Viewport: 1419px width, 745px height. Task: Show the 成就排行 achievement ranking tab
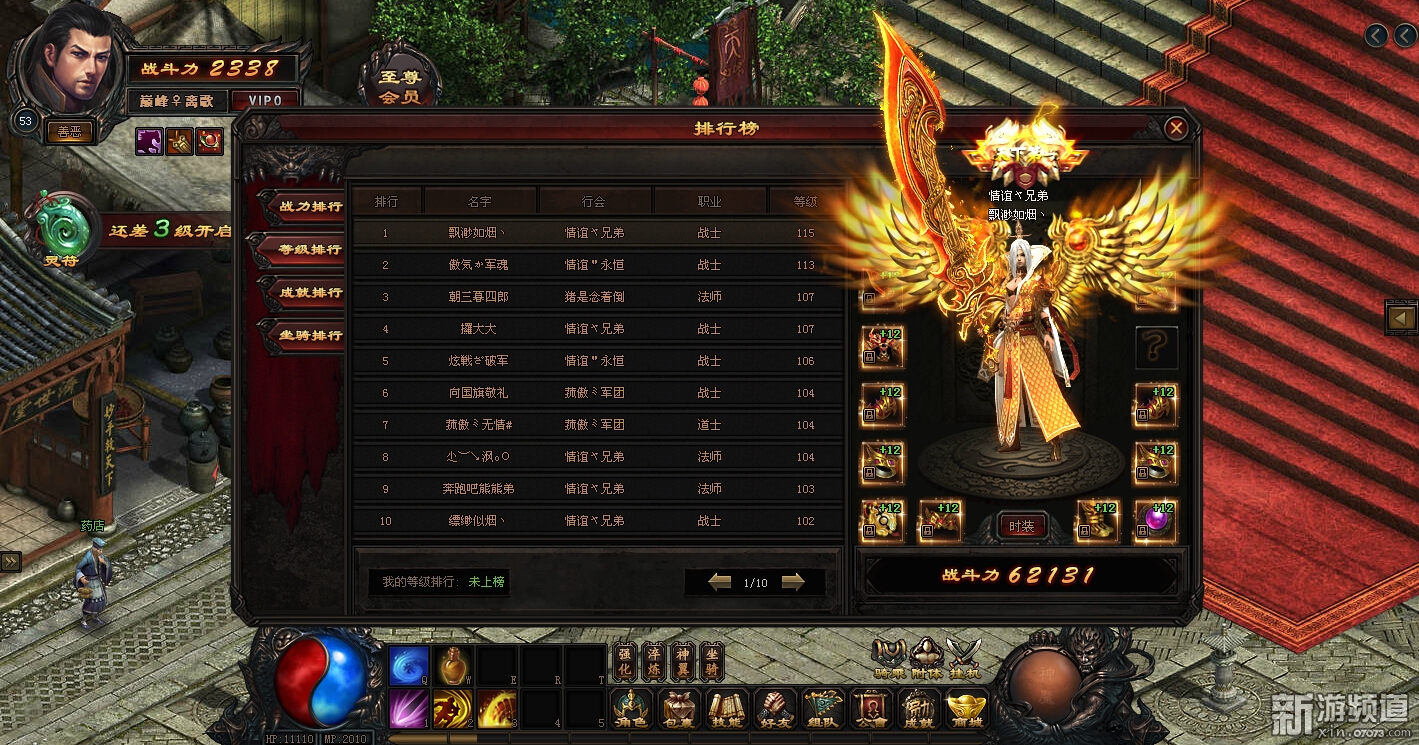pyautogui.click(x=304, y=293)
